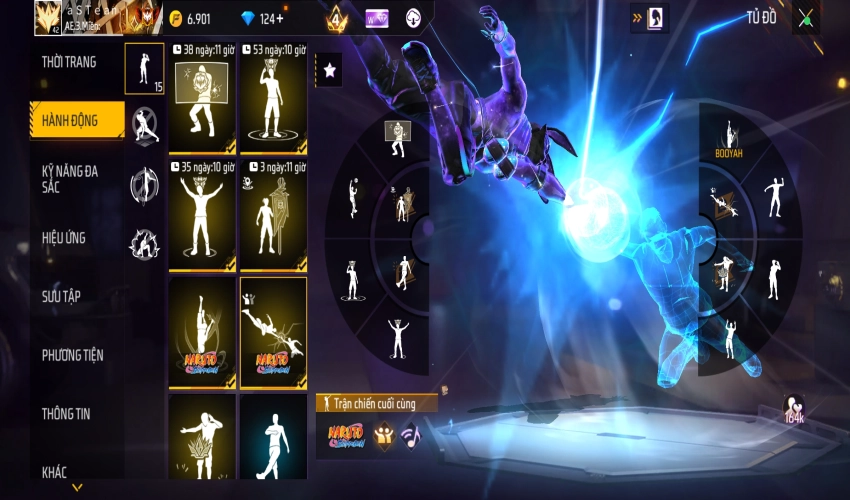The image size is (850, 500).
Task: Go to the Sưu Tập section
Action: click(62, 296)
